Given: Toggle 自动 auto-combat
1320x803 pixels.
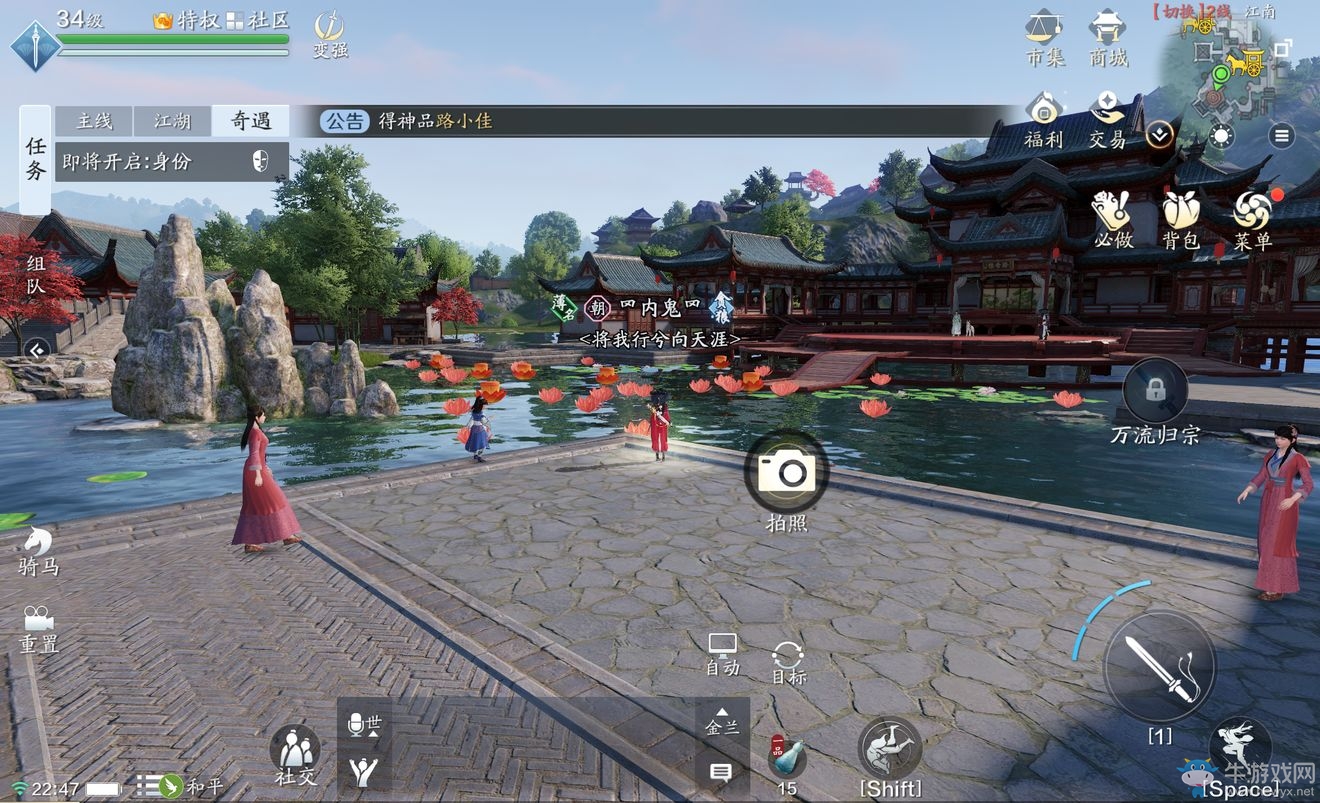Looking at the screenshot, I should (722, 654).
